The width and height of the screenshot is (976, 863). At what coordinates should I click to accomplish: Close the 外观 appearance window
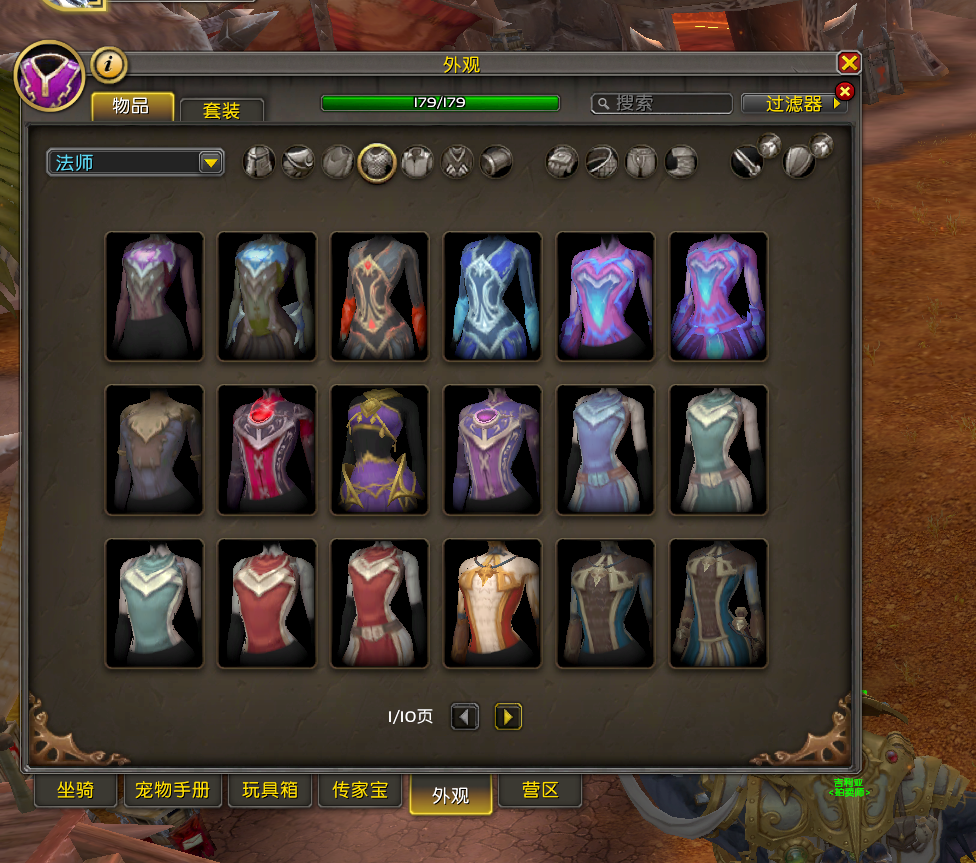coord(849,63)
